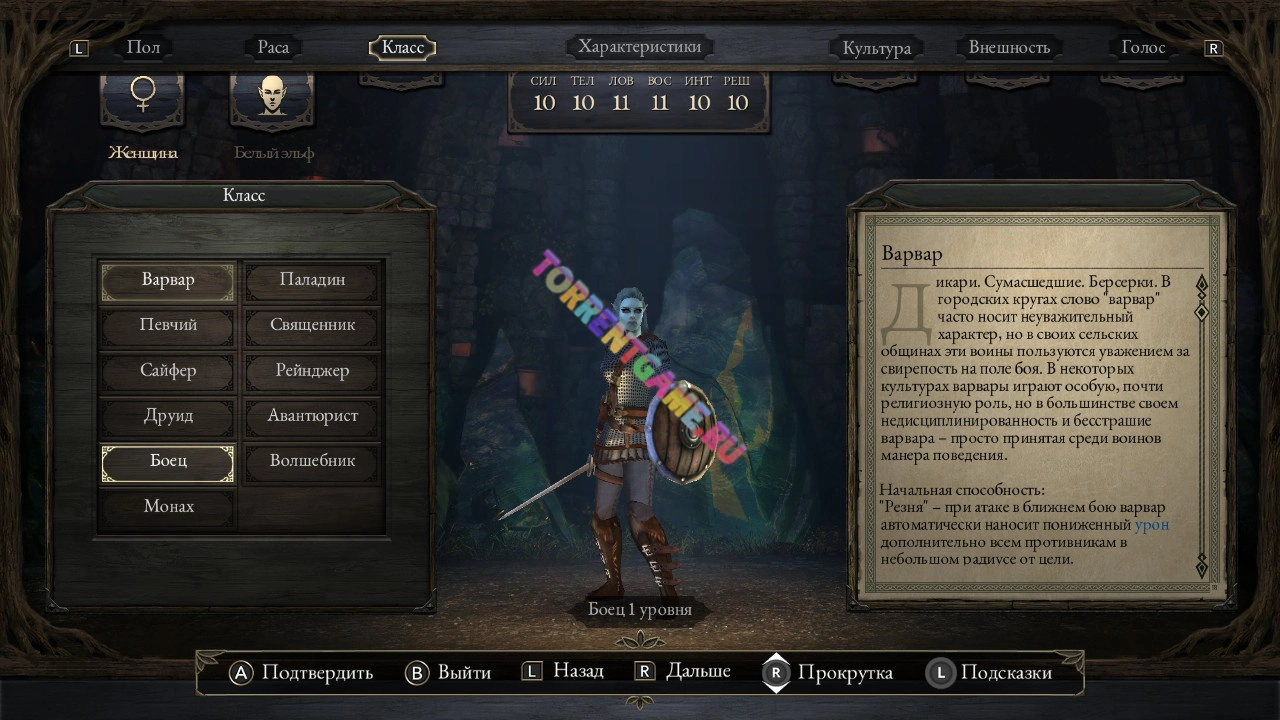Choose the Сайфер class

(168, 371)
